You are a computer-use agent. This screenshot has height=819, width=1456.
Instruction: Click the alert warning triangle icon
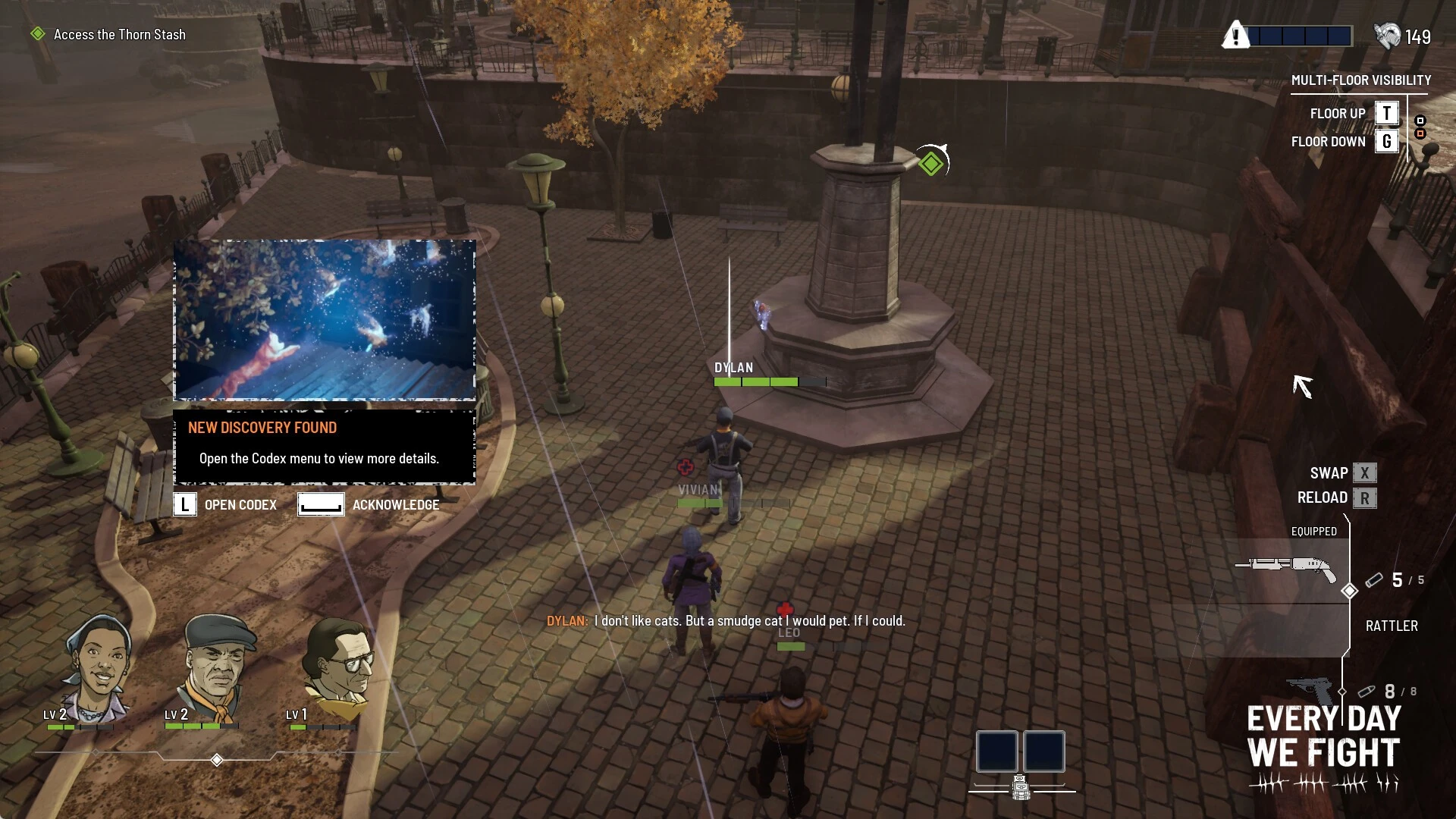(1235, 36)
